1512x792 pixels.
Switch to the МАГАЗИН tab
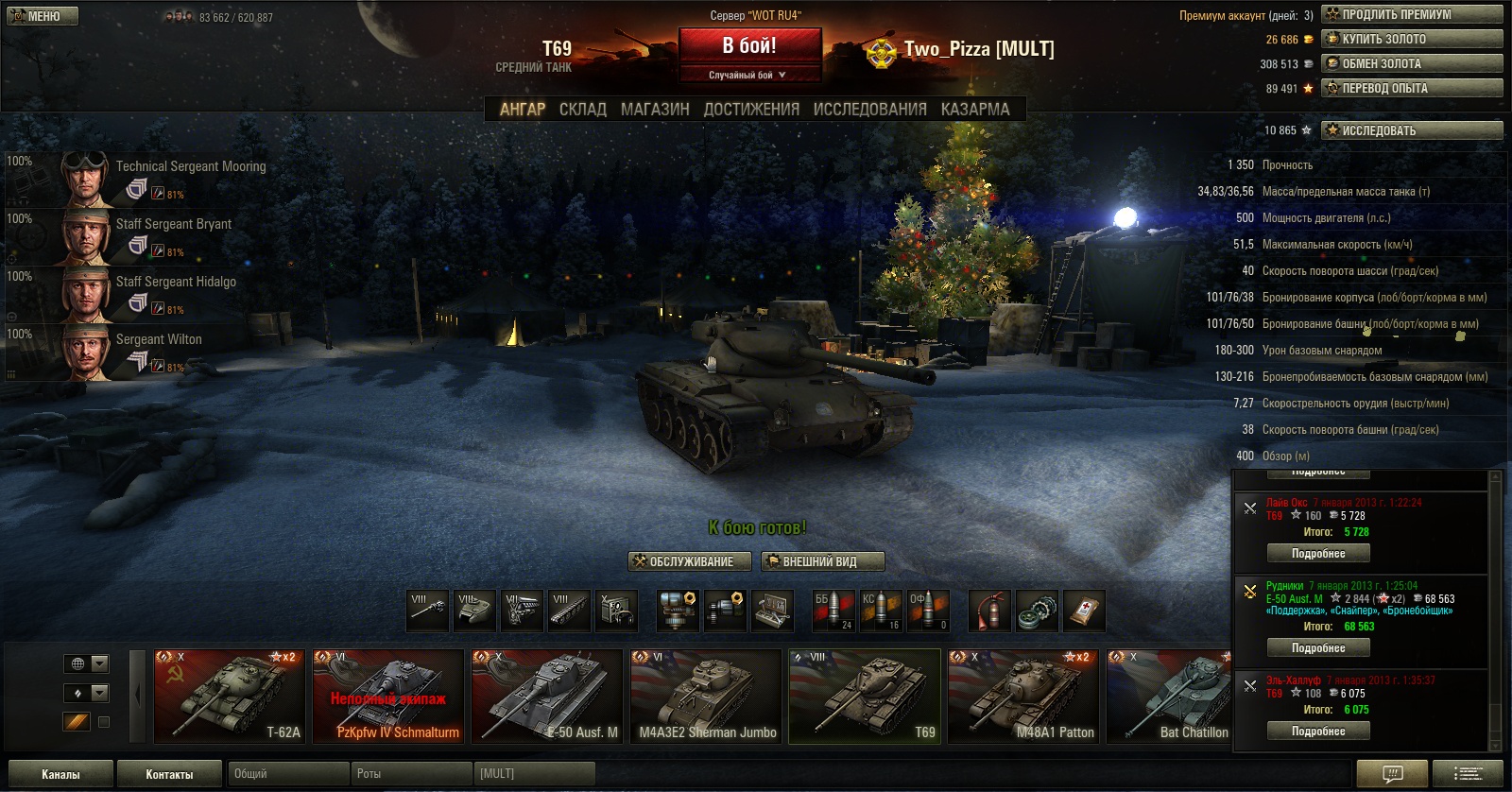tap(655, 110)
